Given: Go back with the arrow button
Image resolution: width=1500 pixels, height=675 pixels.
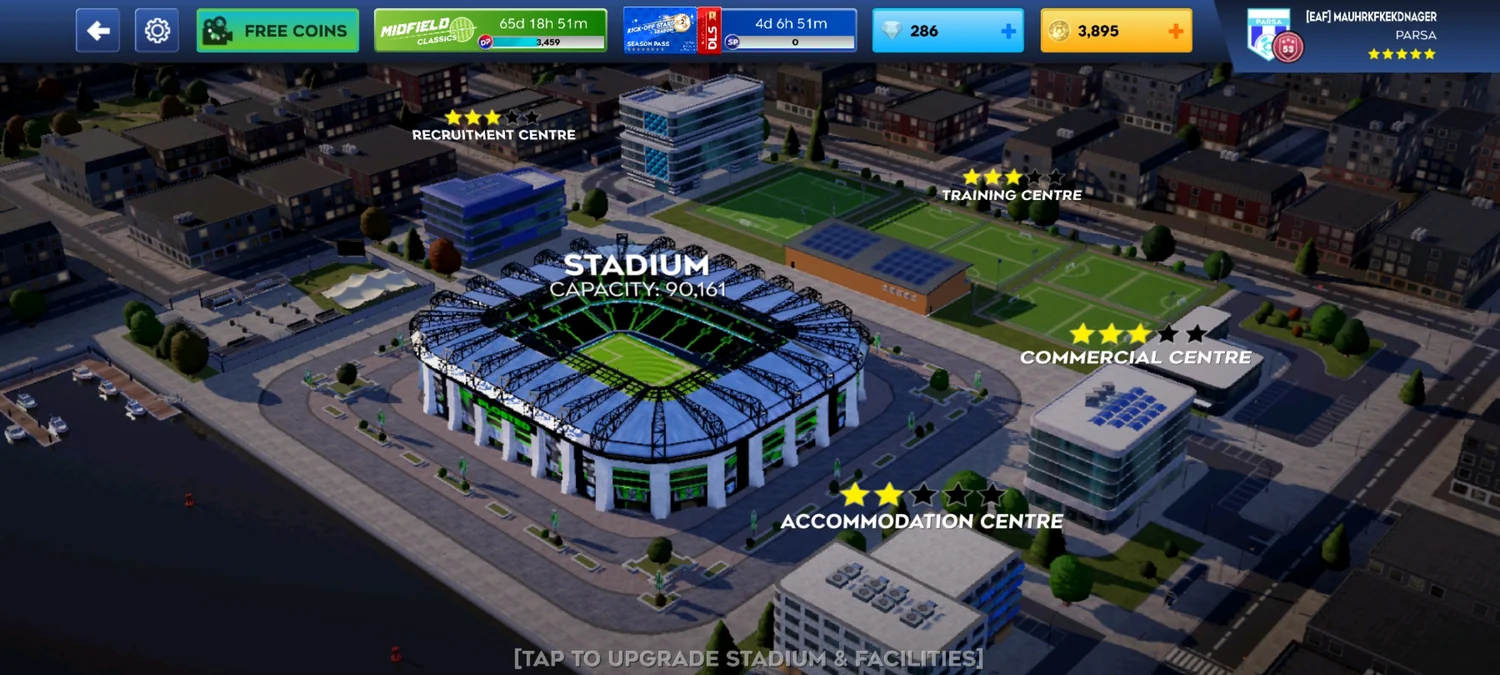Looking at the screenshot, I should 98,31.
